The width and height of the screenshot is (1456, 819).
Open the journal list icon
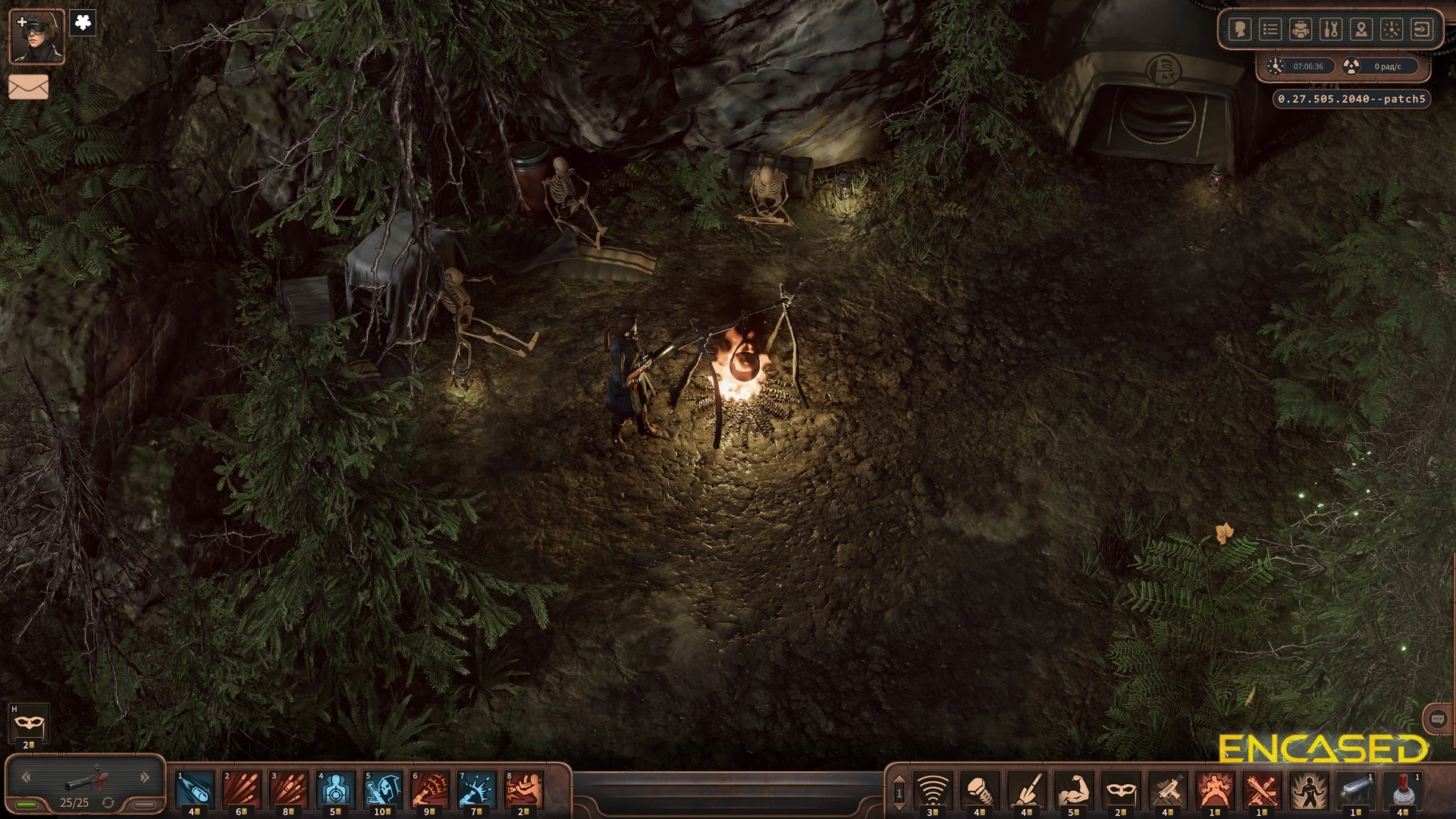1270,30
